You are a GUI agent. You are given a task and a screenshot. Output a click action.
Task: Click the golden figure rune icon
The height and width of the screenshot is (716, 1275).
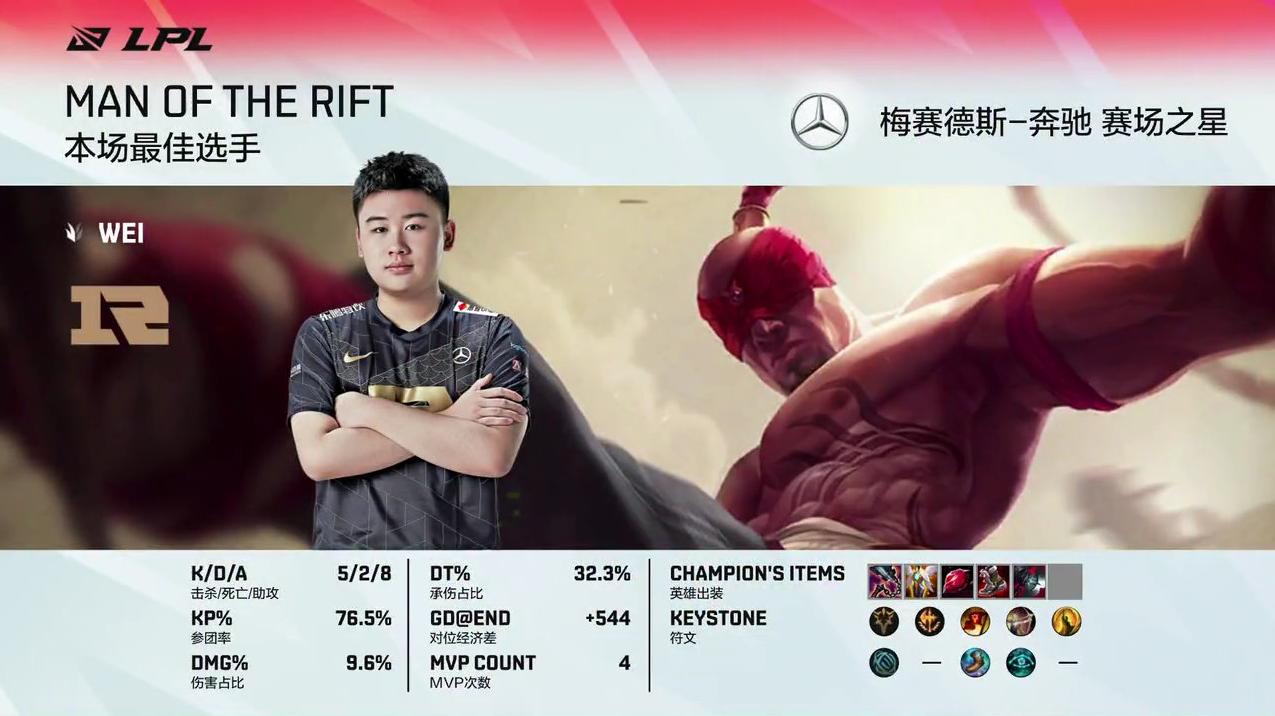1067,622
